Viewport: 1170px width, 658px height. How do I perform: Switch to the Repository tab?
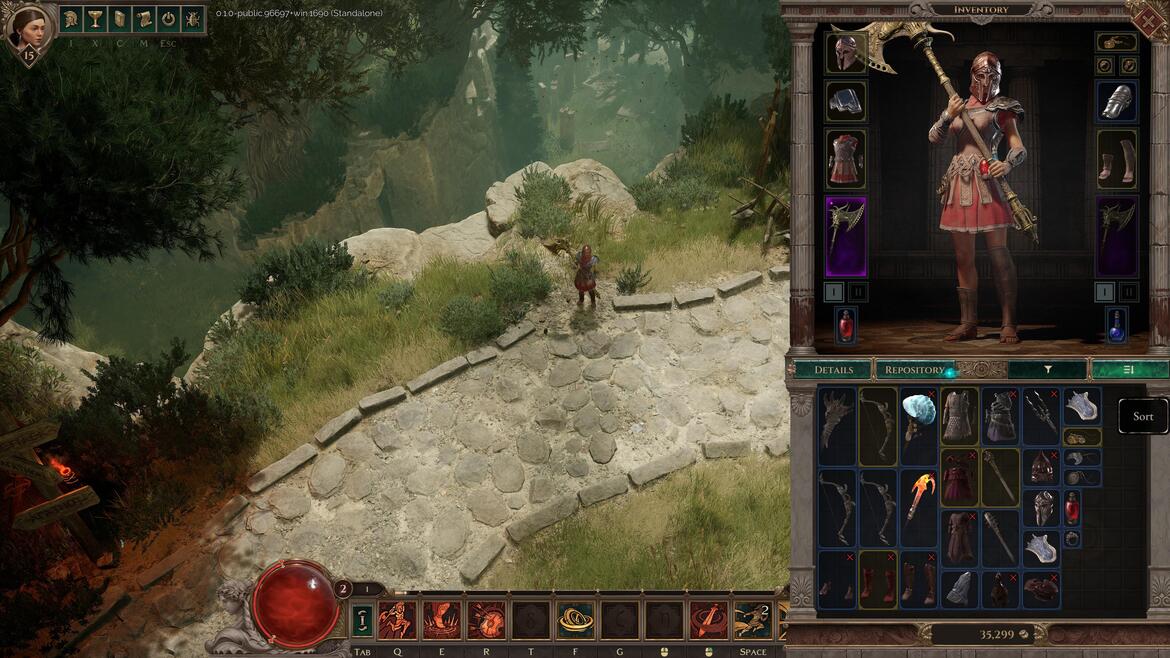coord(915,369)
